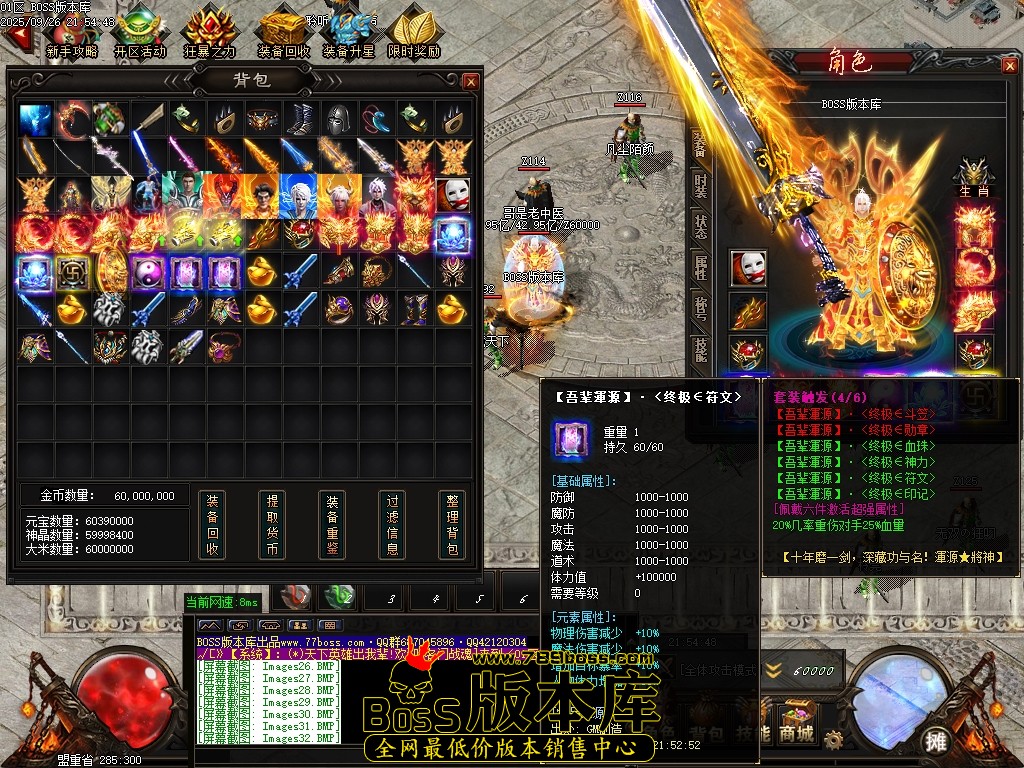
Task: Open 装备重鉴 equipment re-appraisal
Action: (332, 525)
